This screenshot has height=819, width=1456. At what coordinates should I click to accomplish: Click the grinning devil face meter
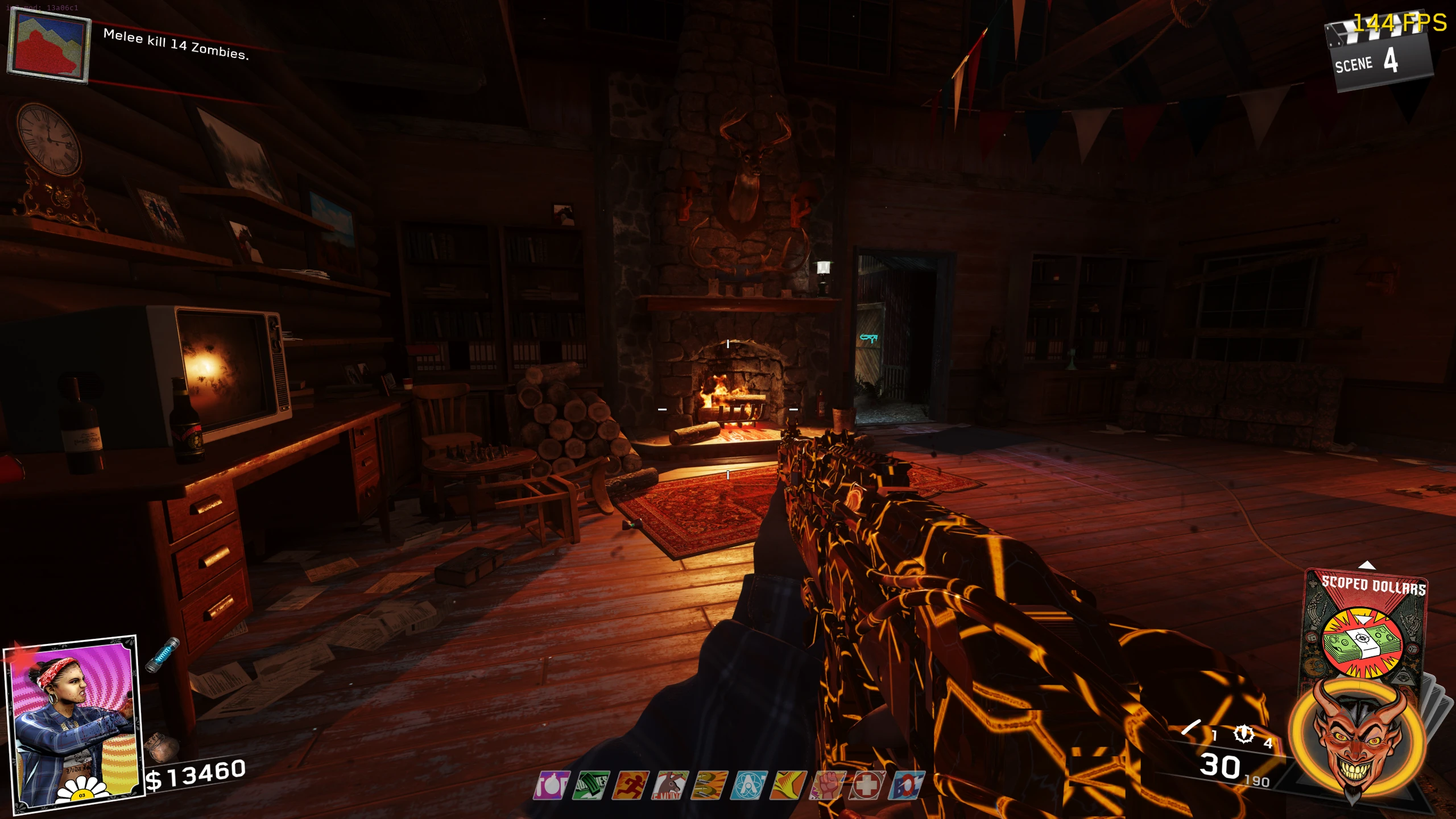click(x=1357, y=739)
